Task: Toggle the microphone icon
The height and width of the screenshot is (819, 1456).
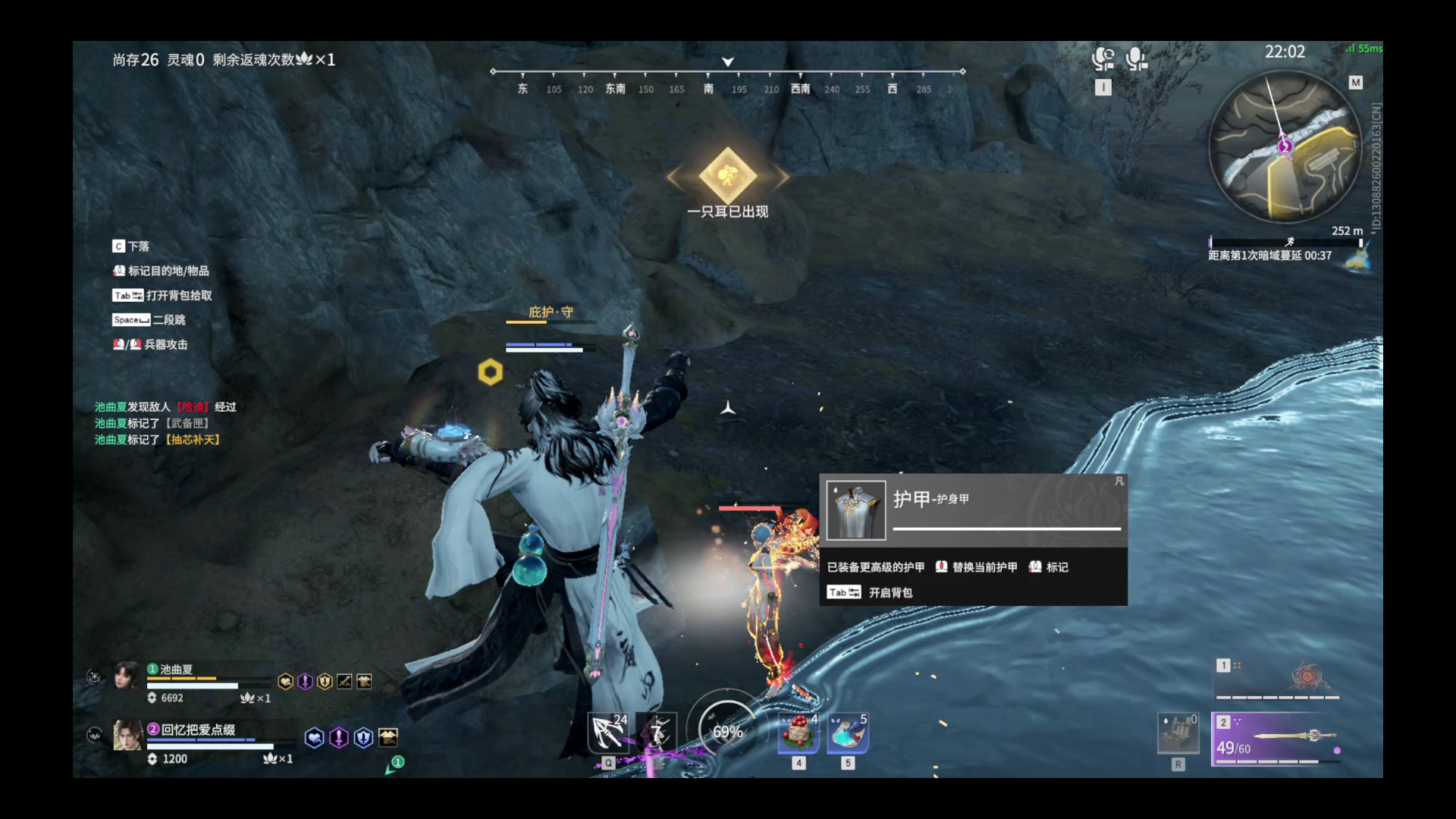Action: tap(1135, 59)
